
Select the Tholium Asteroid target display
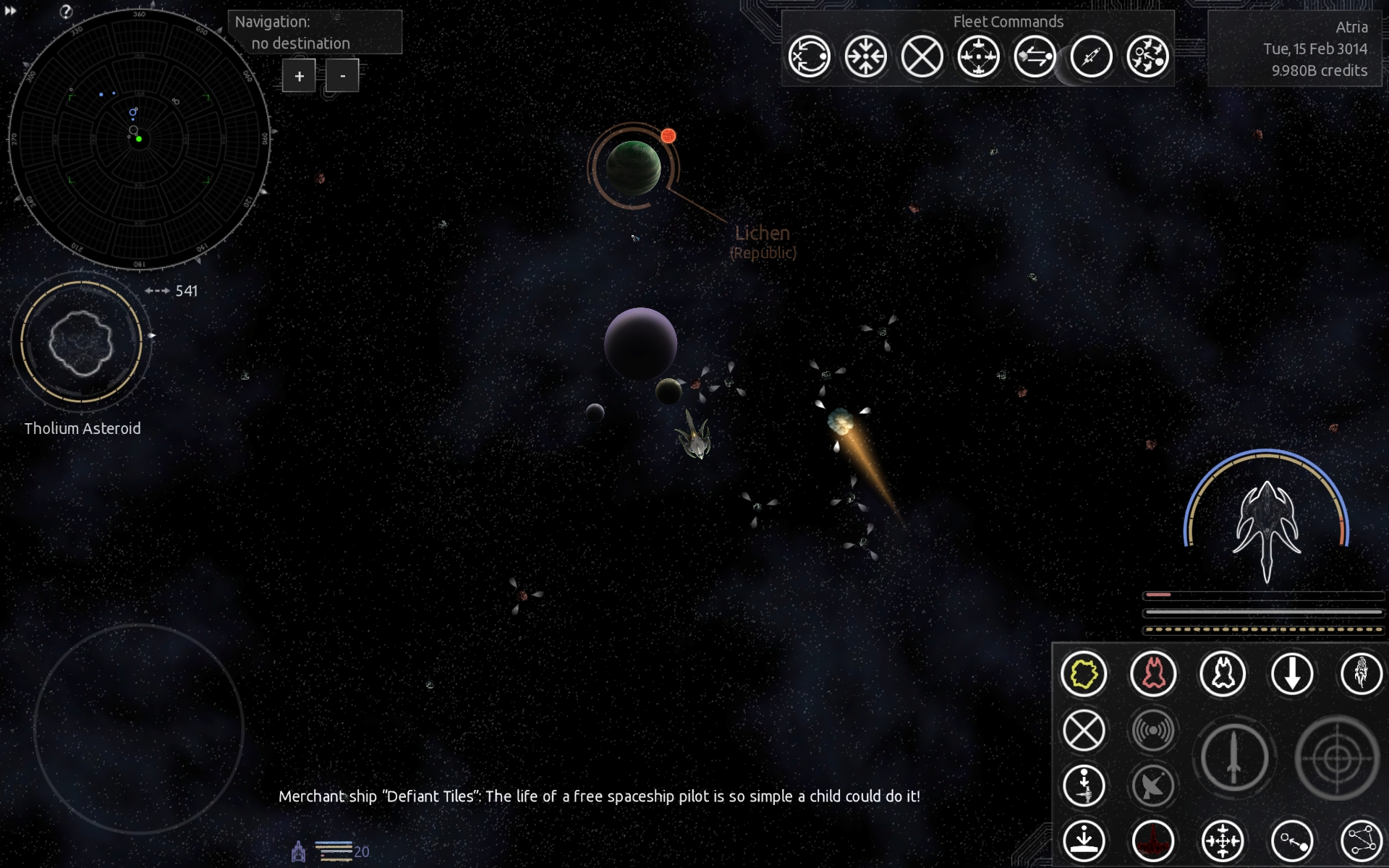[x=81, y=341]
